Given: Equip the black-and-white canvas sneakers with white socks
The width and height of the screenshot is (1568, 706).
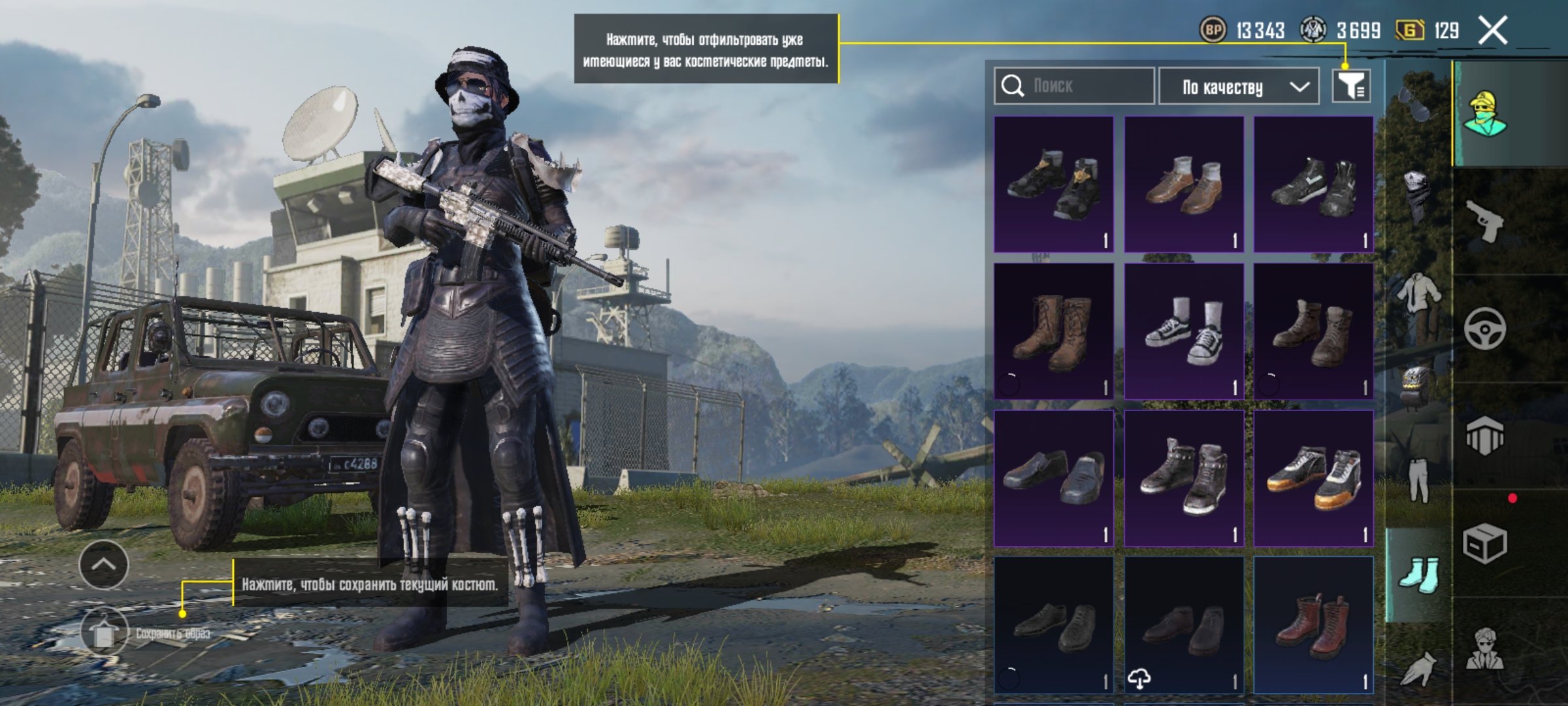Looking at the screenshot, I should [1183, 331].
